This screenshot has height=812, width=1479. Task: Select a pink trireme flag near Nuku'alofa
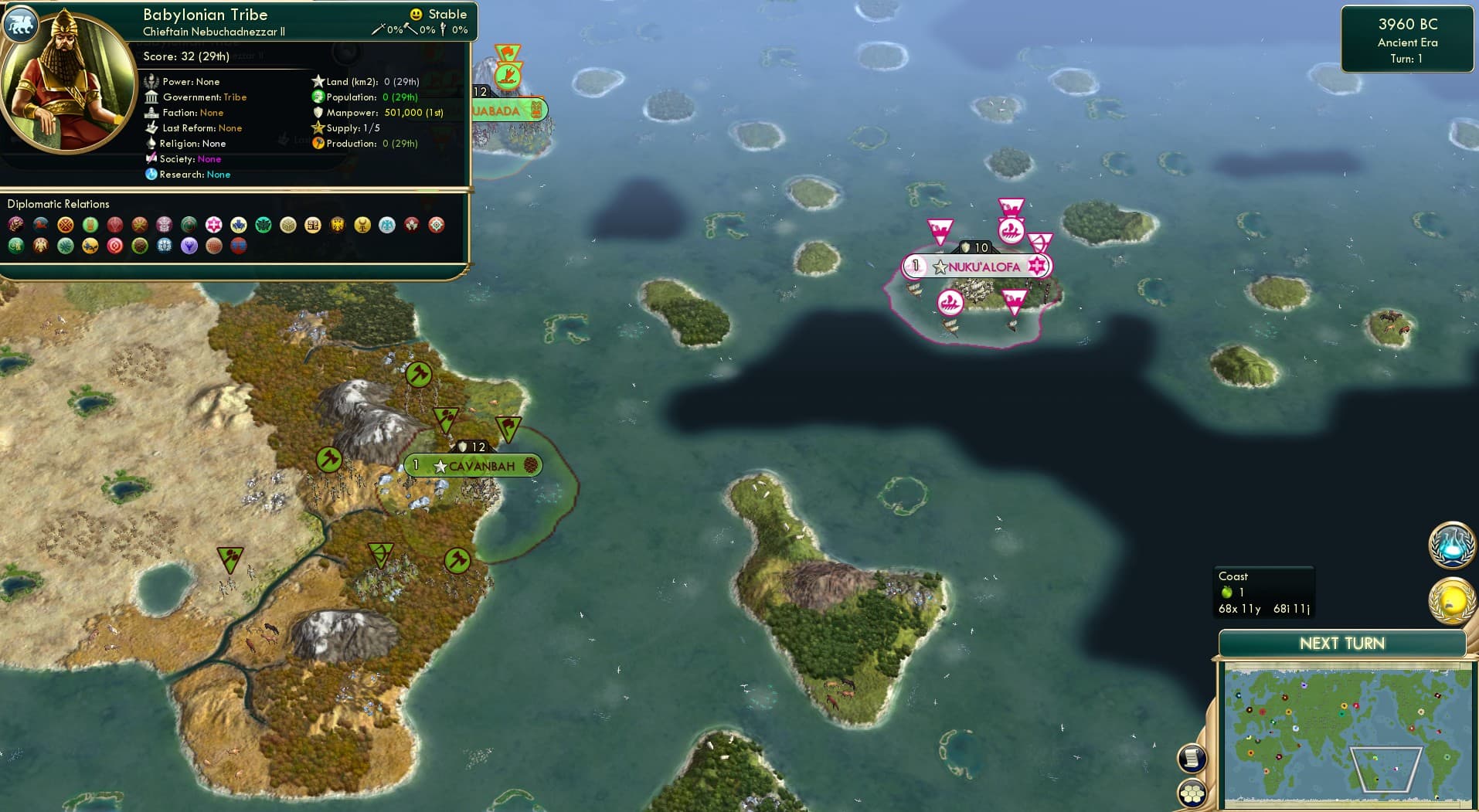click(x=1011, y=229)
